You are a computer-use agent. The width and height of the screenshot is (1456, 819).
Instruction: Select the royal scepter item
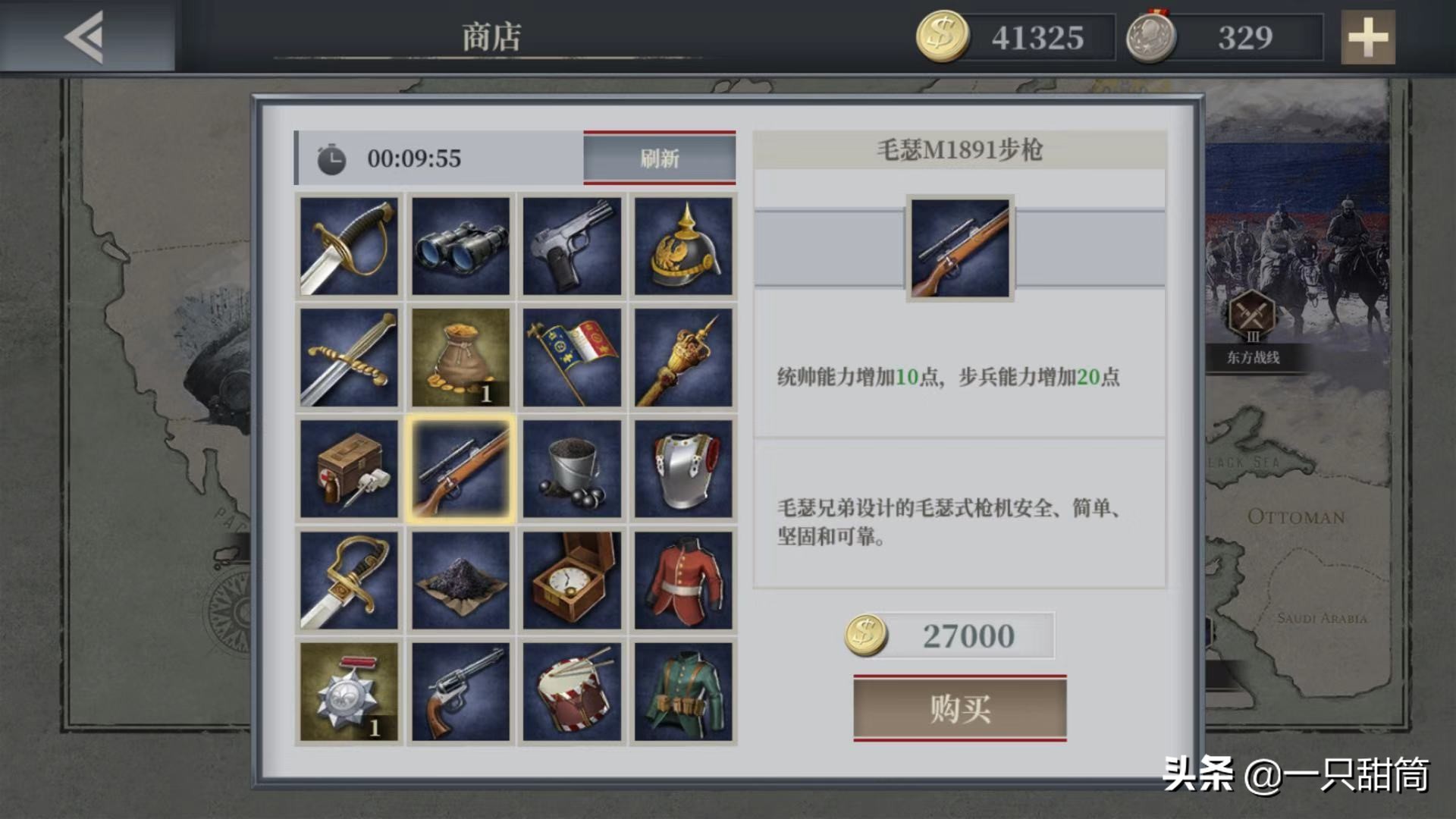click(x=682, y=356)
